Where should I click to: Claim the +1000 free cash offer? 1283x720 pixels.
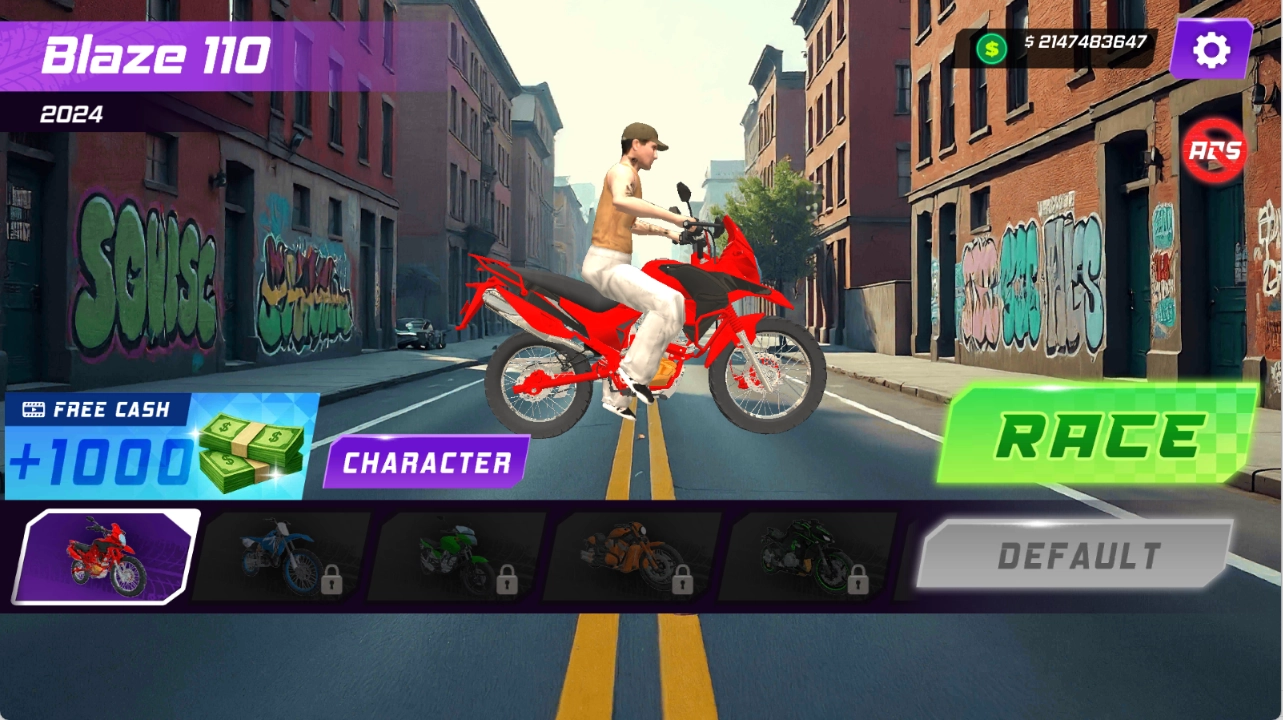[160, 446]
